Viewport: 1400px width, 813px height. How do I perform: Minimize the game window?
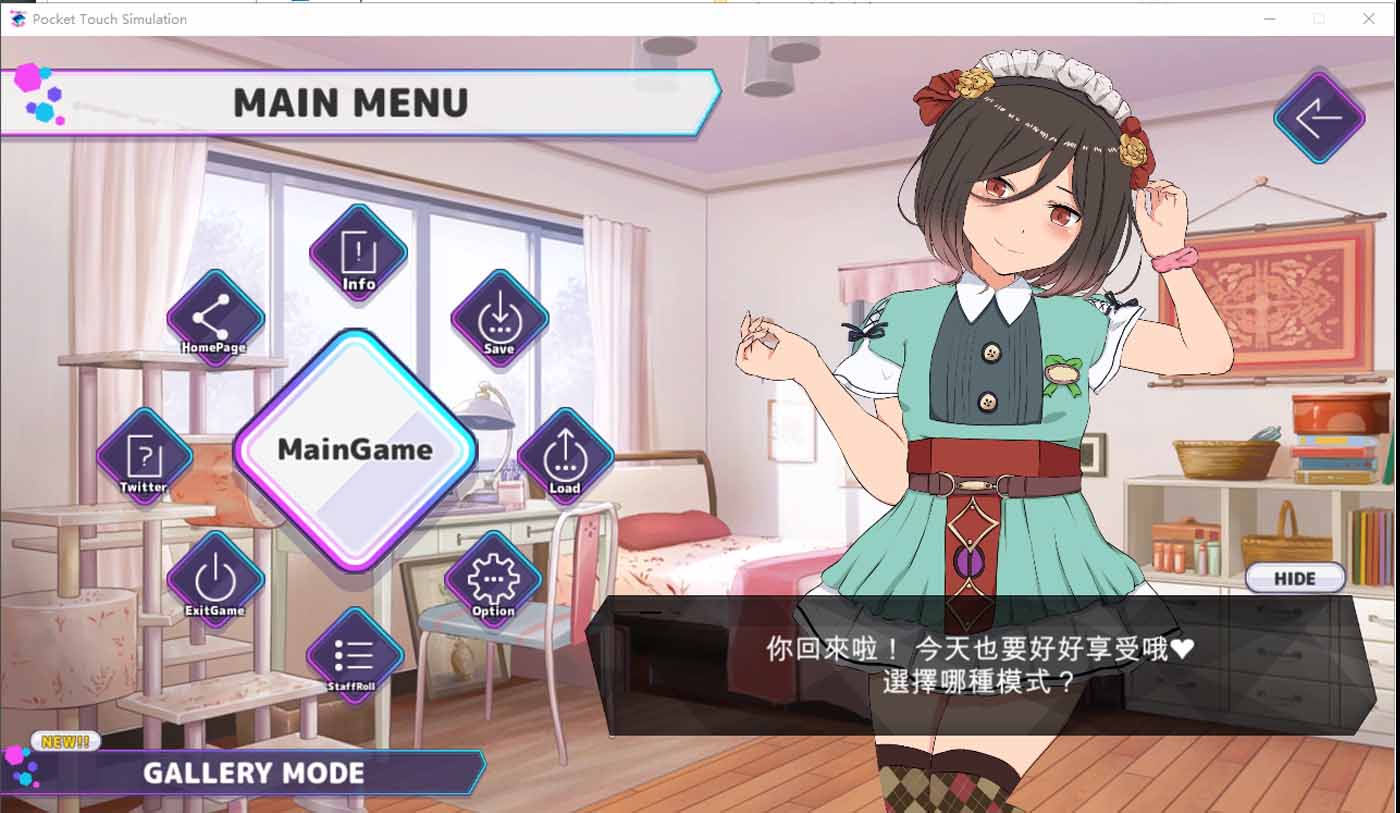[x=1268, y=18]
